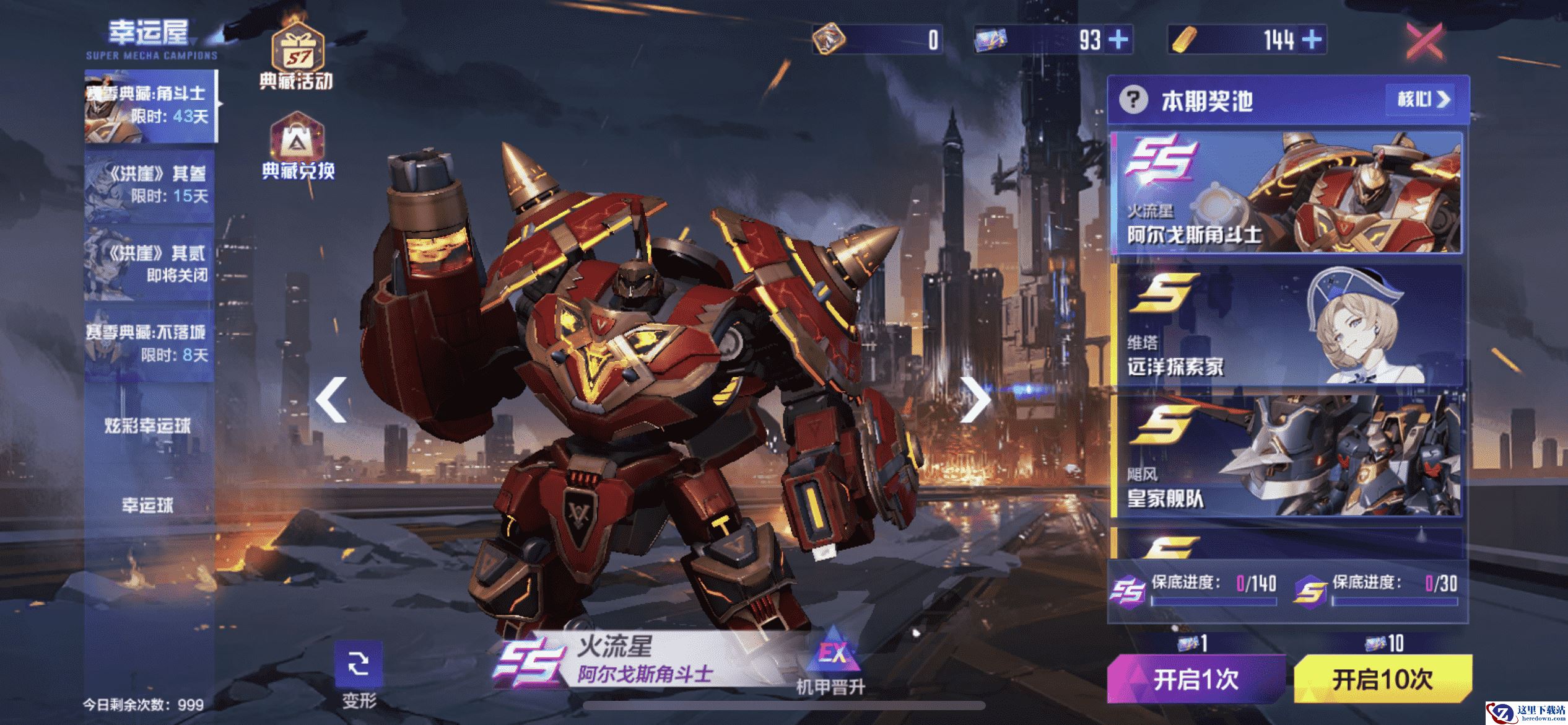Viewport: 1568px width, 725px height.
Task: Select the 阿尔戈斯角斗士 SS reward card
Action: 1288,193
